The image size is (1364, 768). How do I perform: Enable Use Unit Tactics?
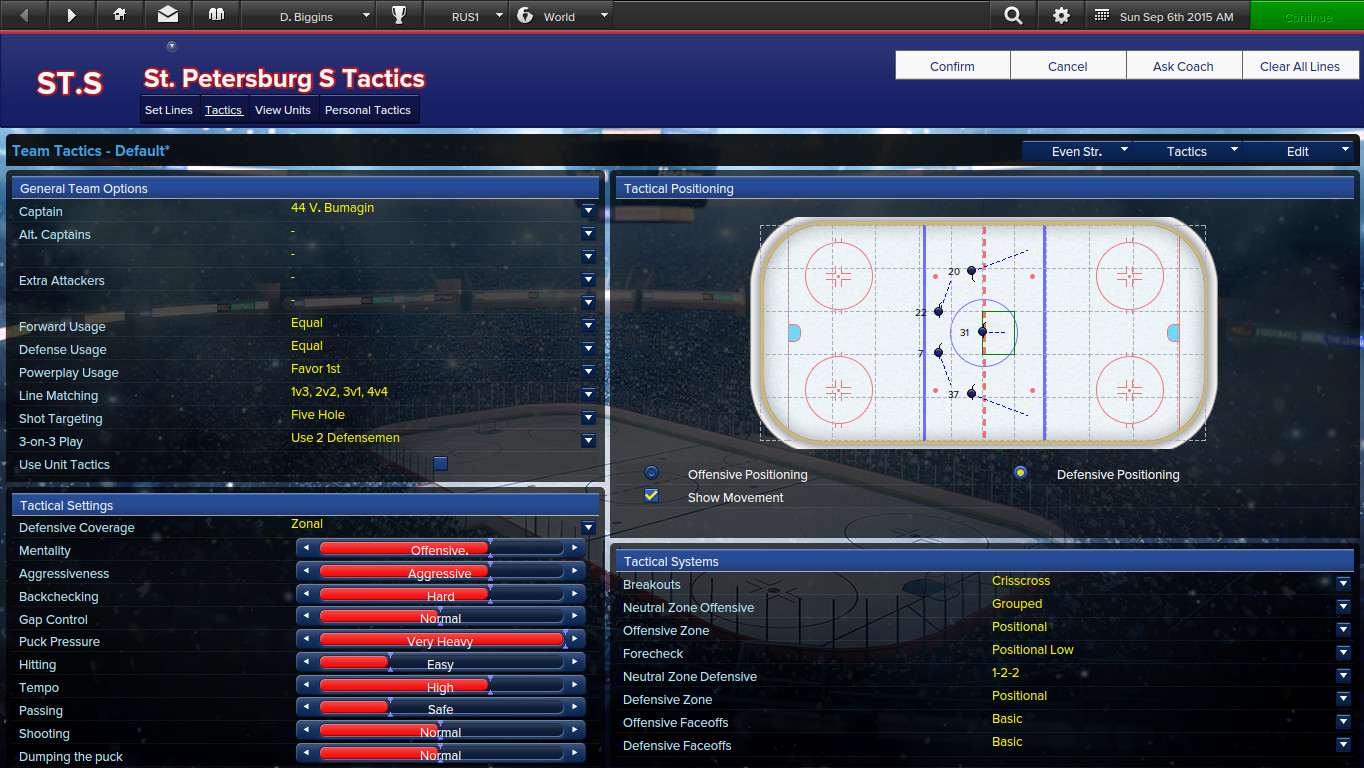(x=440, y=463)
